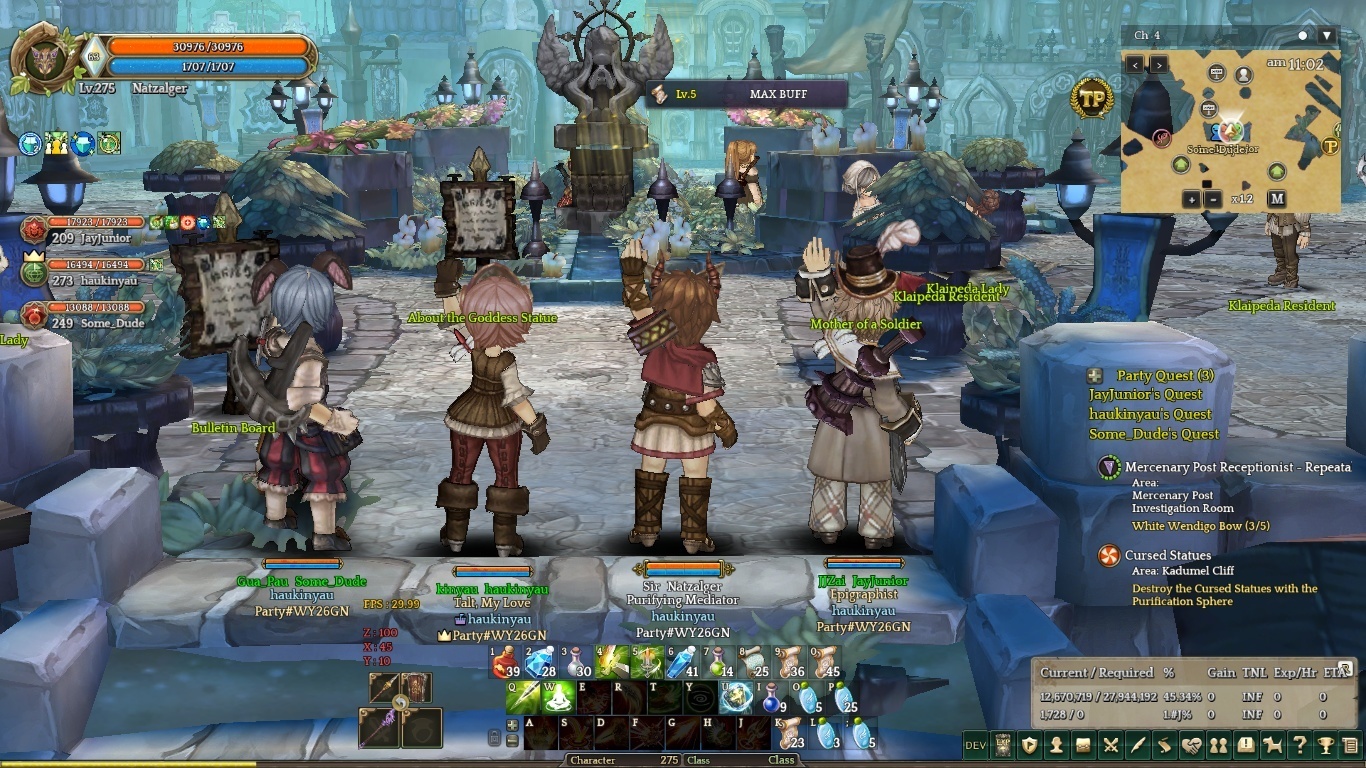
Task: Activate the glowing orb skill on U
Action: [x=736, y=697]
